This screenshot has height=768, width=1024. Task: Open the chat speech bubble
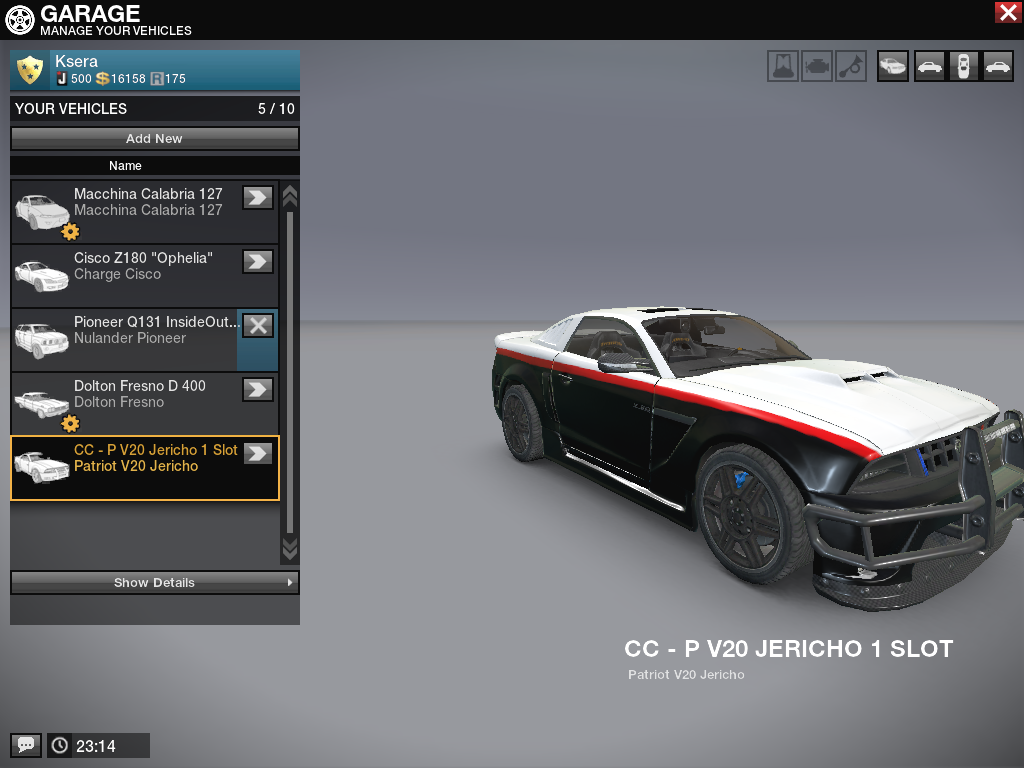pos(26,745)
